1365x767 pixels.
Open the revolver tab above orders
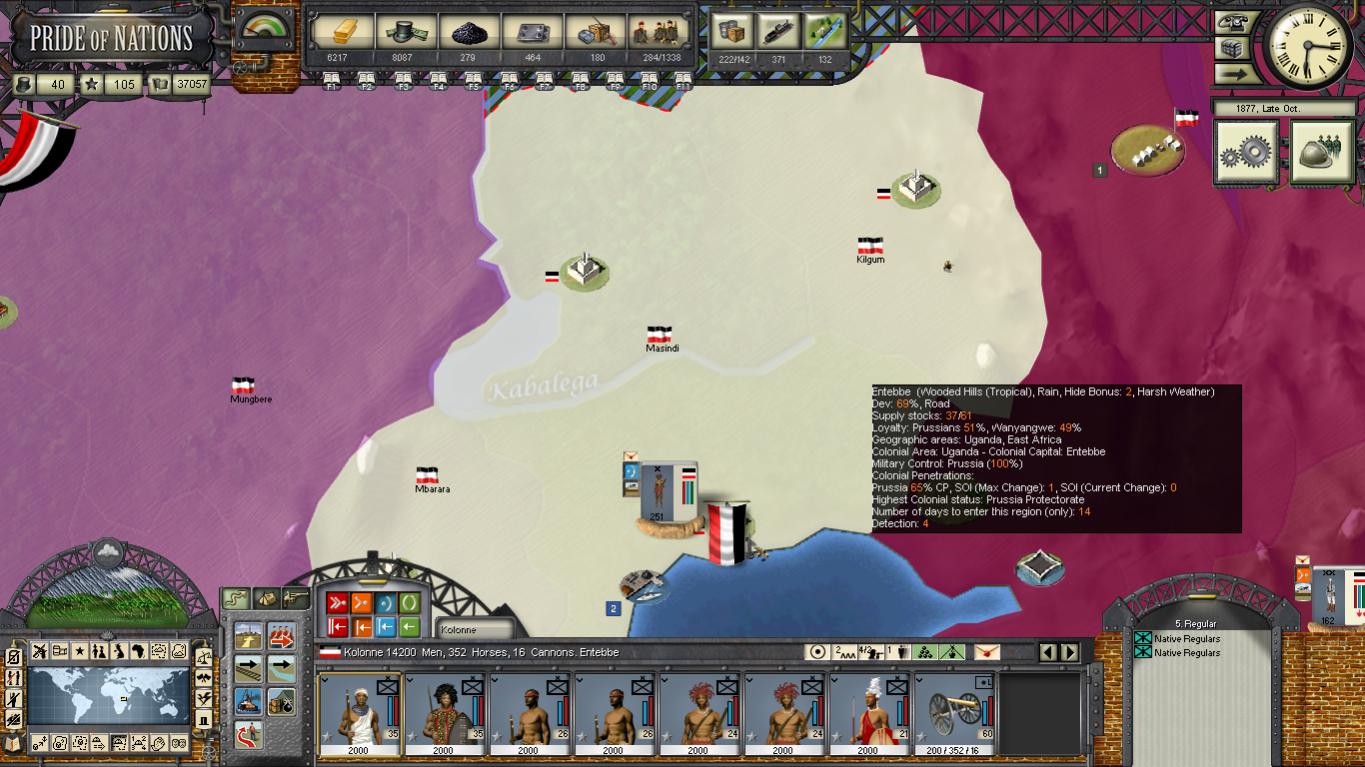[295, 598]
